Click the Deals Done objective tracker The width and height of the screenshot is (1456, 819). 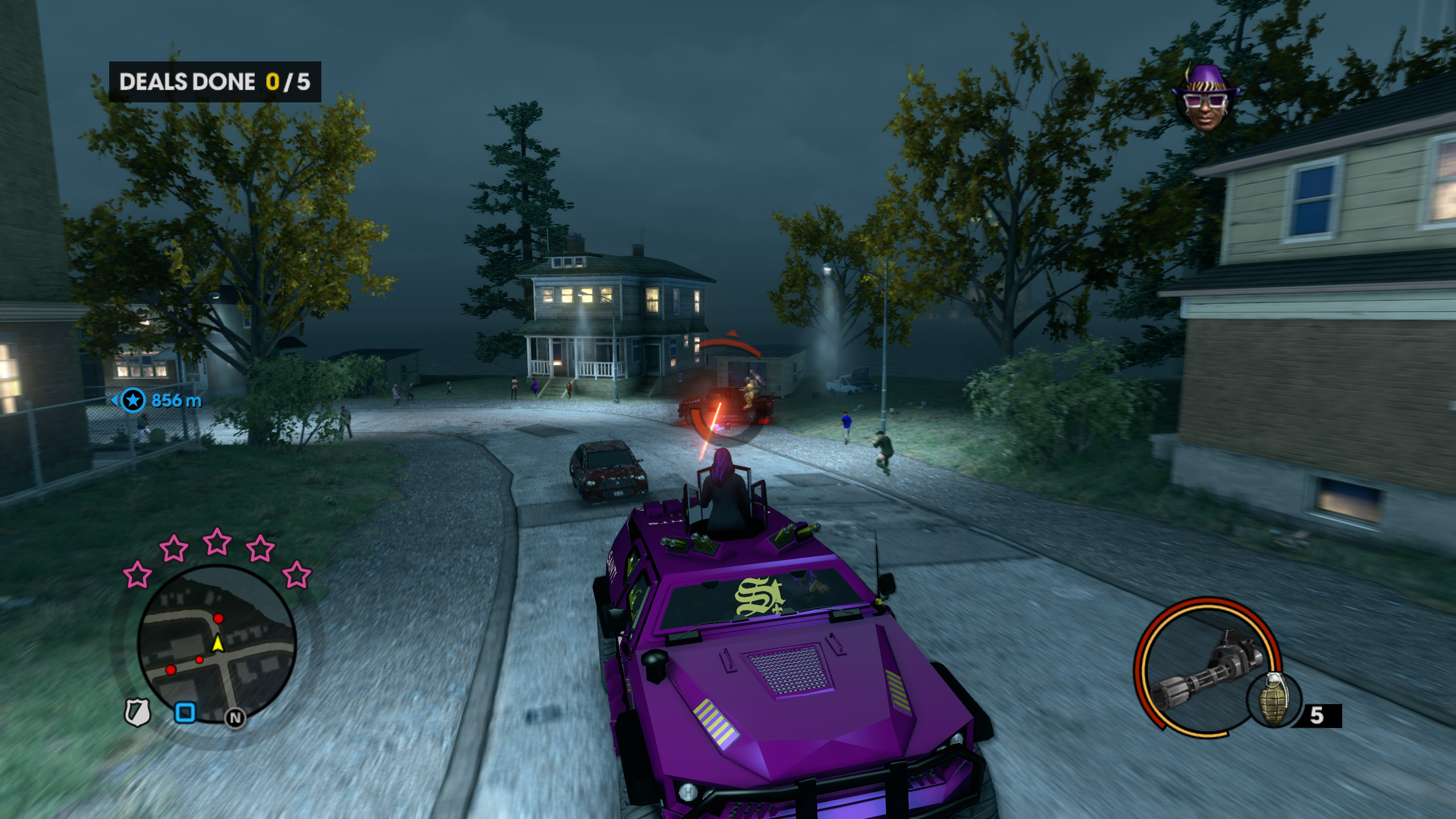[215, 82]
